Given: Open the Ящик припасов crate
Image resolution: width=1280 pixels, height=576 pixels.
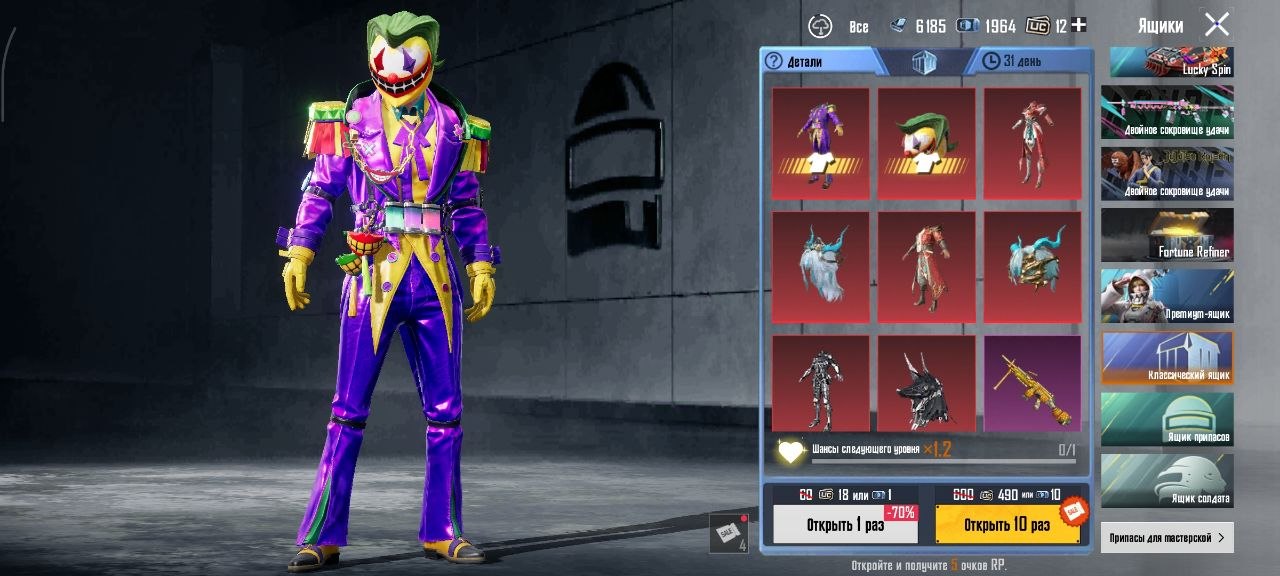Looking at the screenshot, I should coord(1167,419).
